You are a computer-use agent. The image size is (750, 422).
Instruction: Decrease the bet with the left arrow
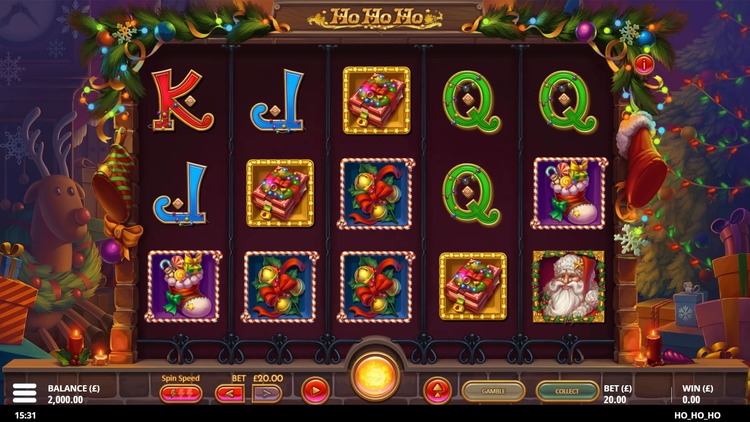[229, 393]
